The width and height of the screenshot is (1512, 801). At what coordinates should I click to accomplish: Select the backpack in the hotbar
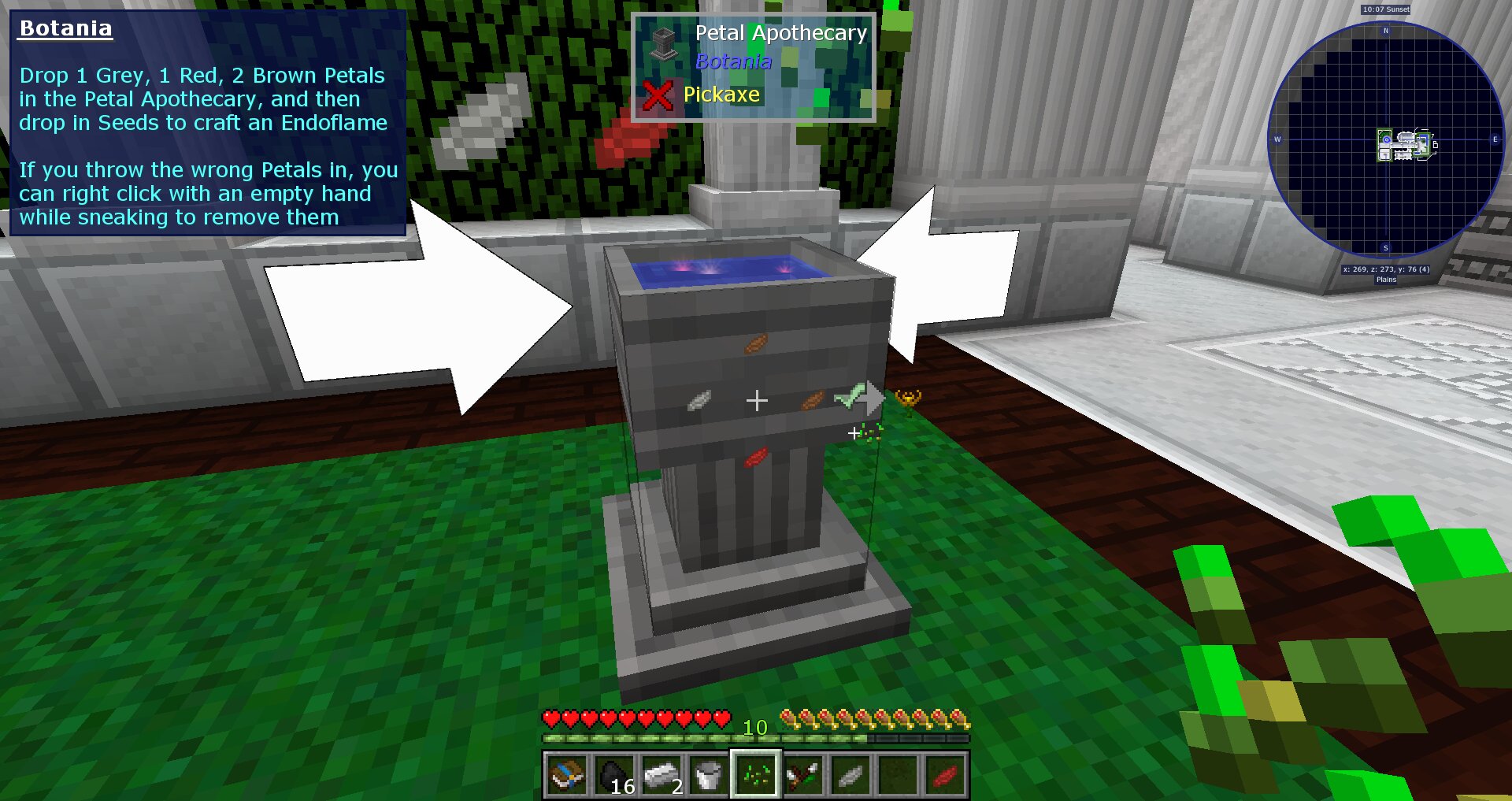pos(567,775)
